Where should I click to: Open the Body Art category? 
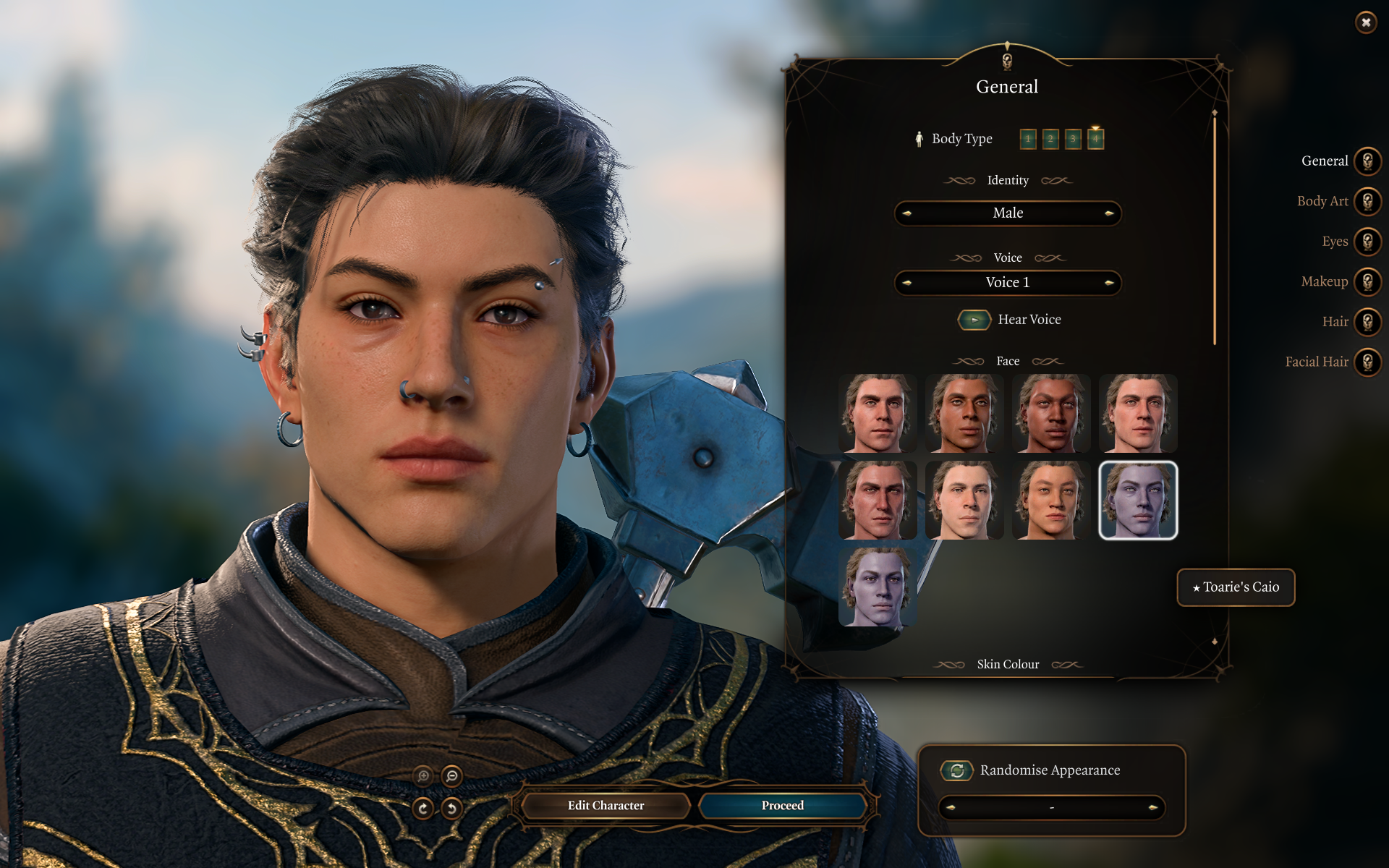[x=1367, y=201]
